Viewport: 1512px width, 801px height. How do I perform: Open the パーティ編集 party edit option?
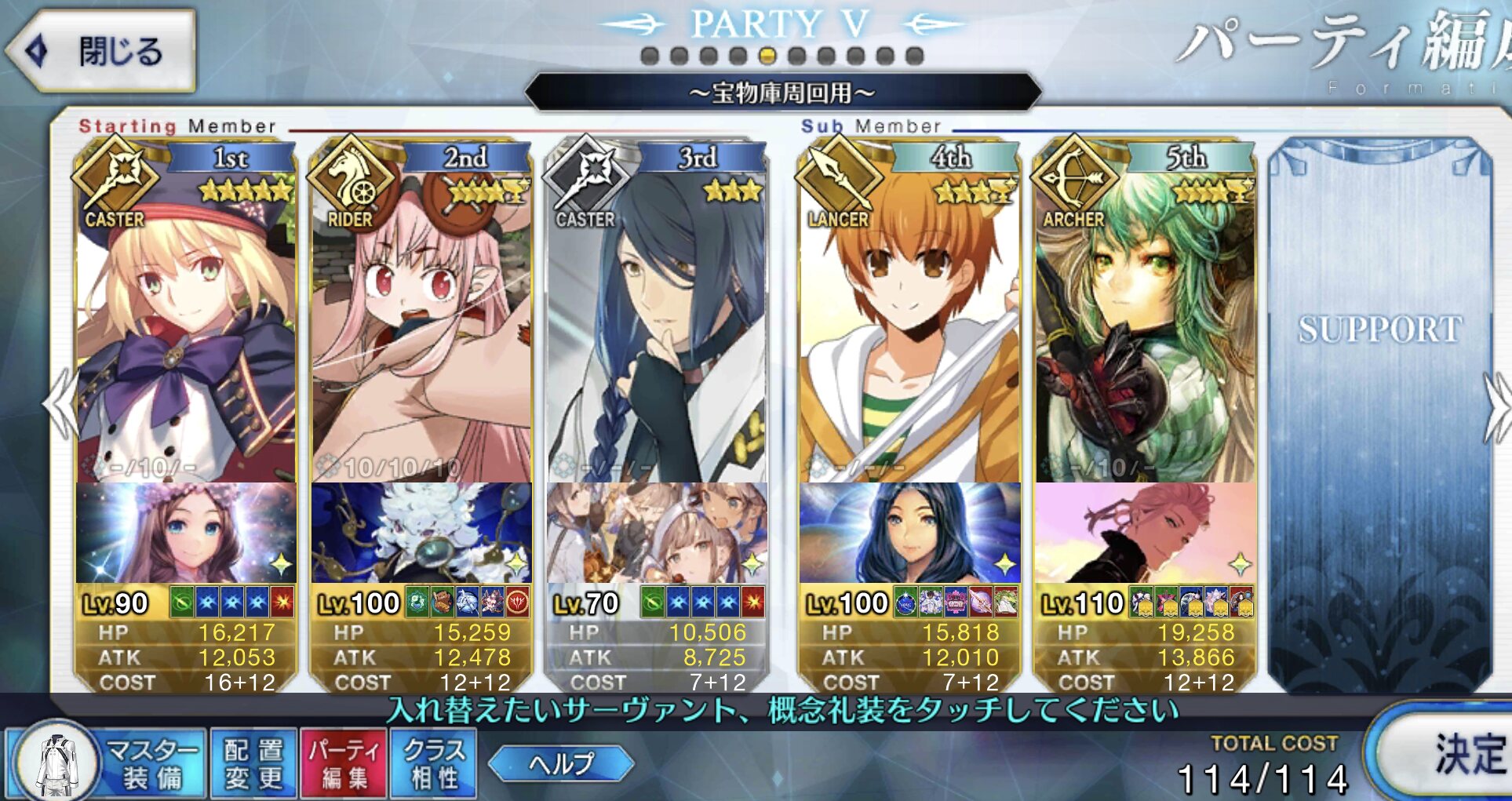point(344,763)
